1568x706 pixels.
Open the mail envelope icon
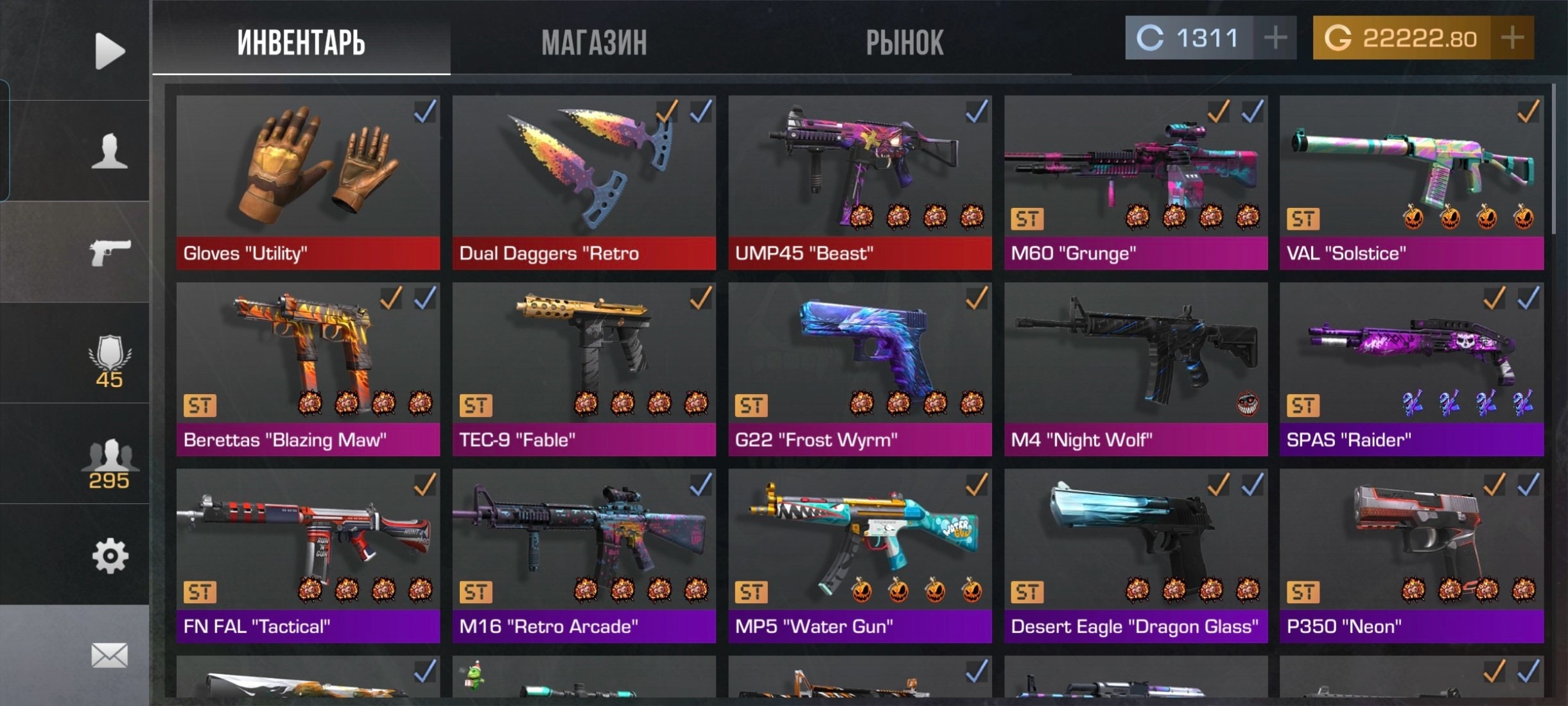[x=109, y=655]
